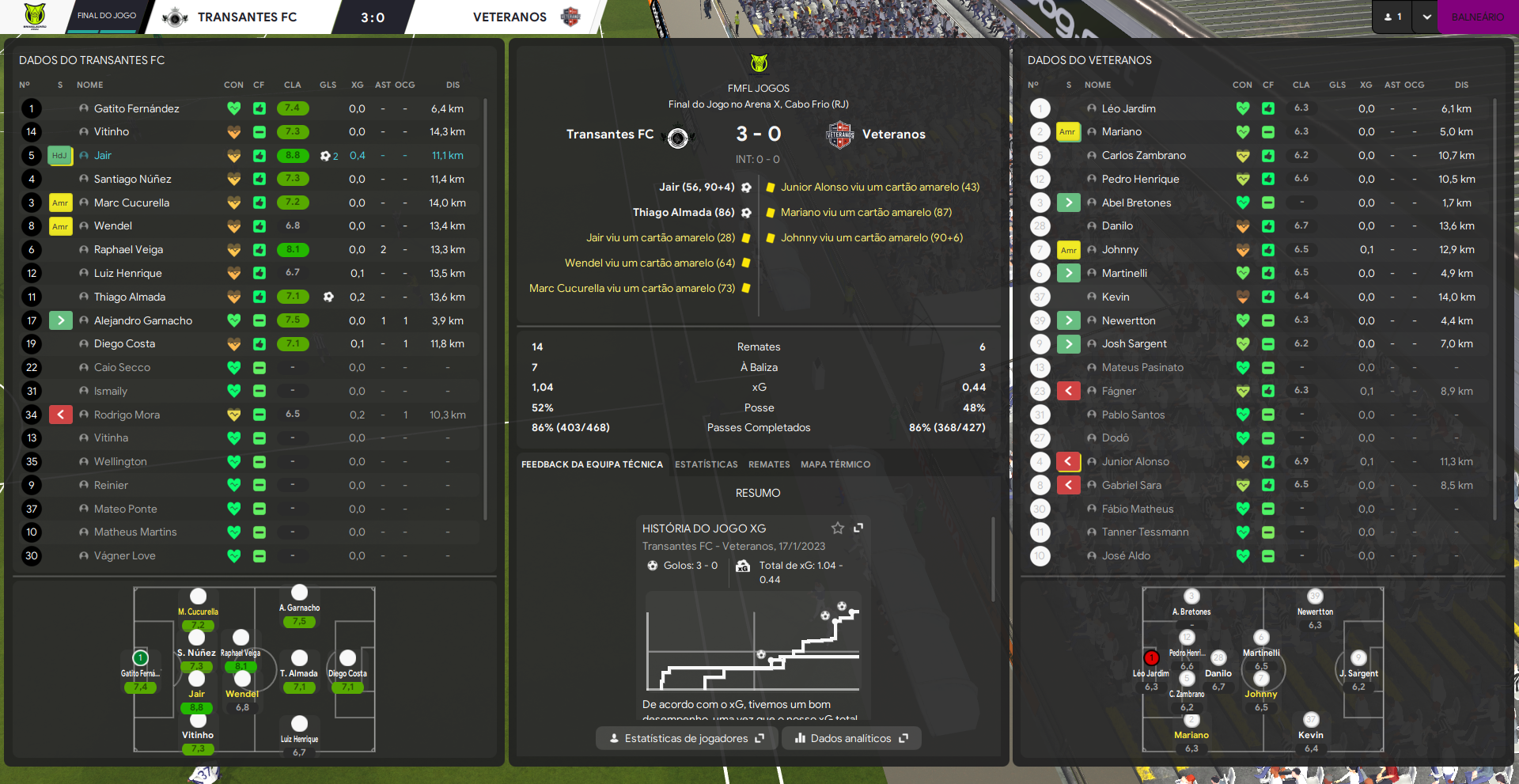Switch to the Estatísticas tab

coord(706,464)
